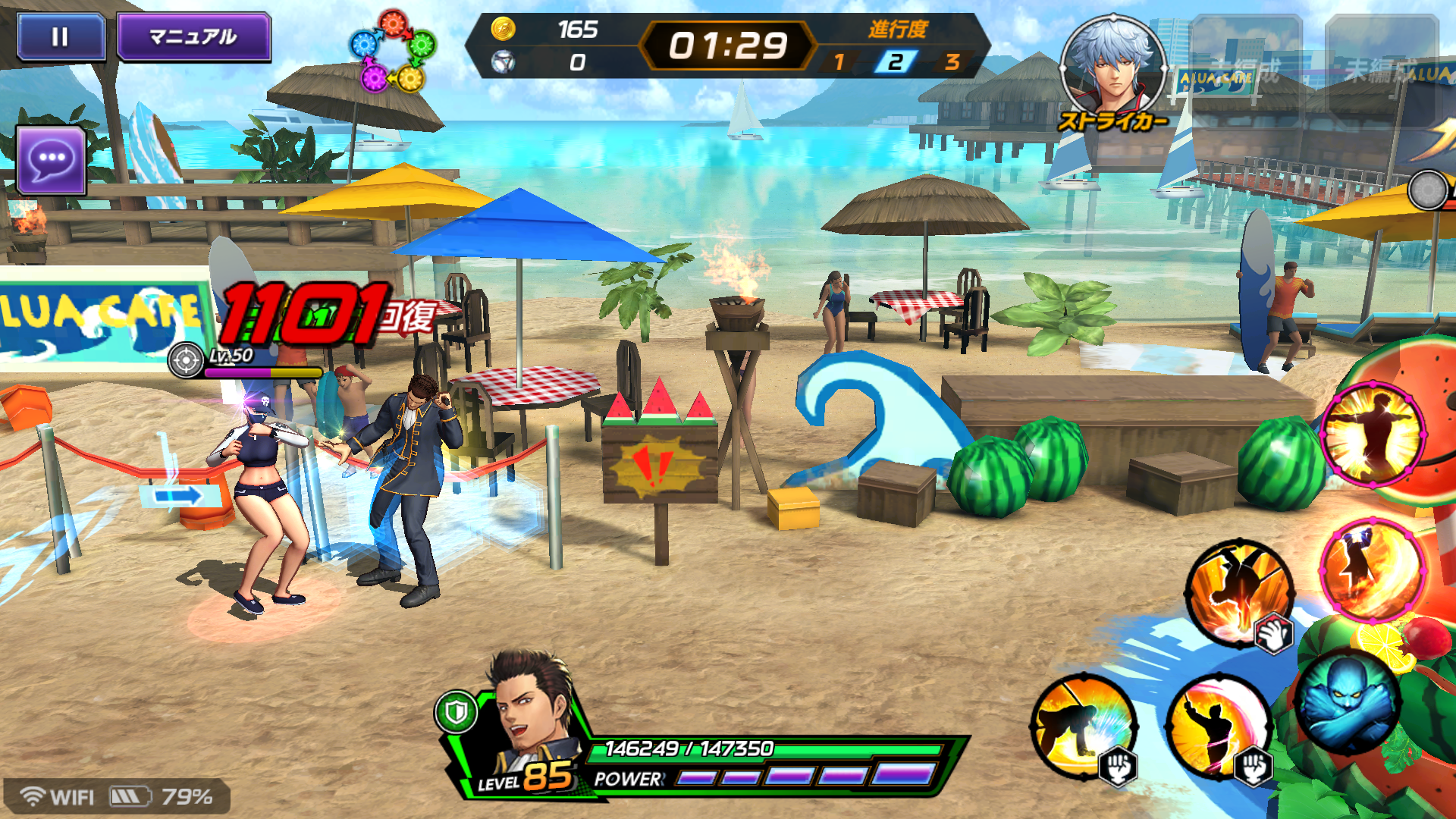This screenshot has width=1456, height=819.
Task: Pause the battle
Action: coord(61,36)
